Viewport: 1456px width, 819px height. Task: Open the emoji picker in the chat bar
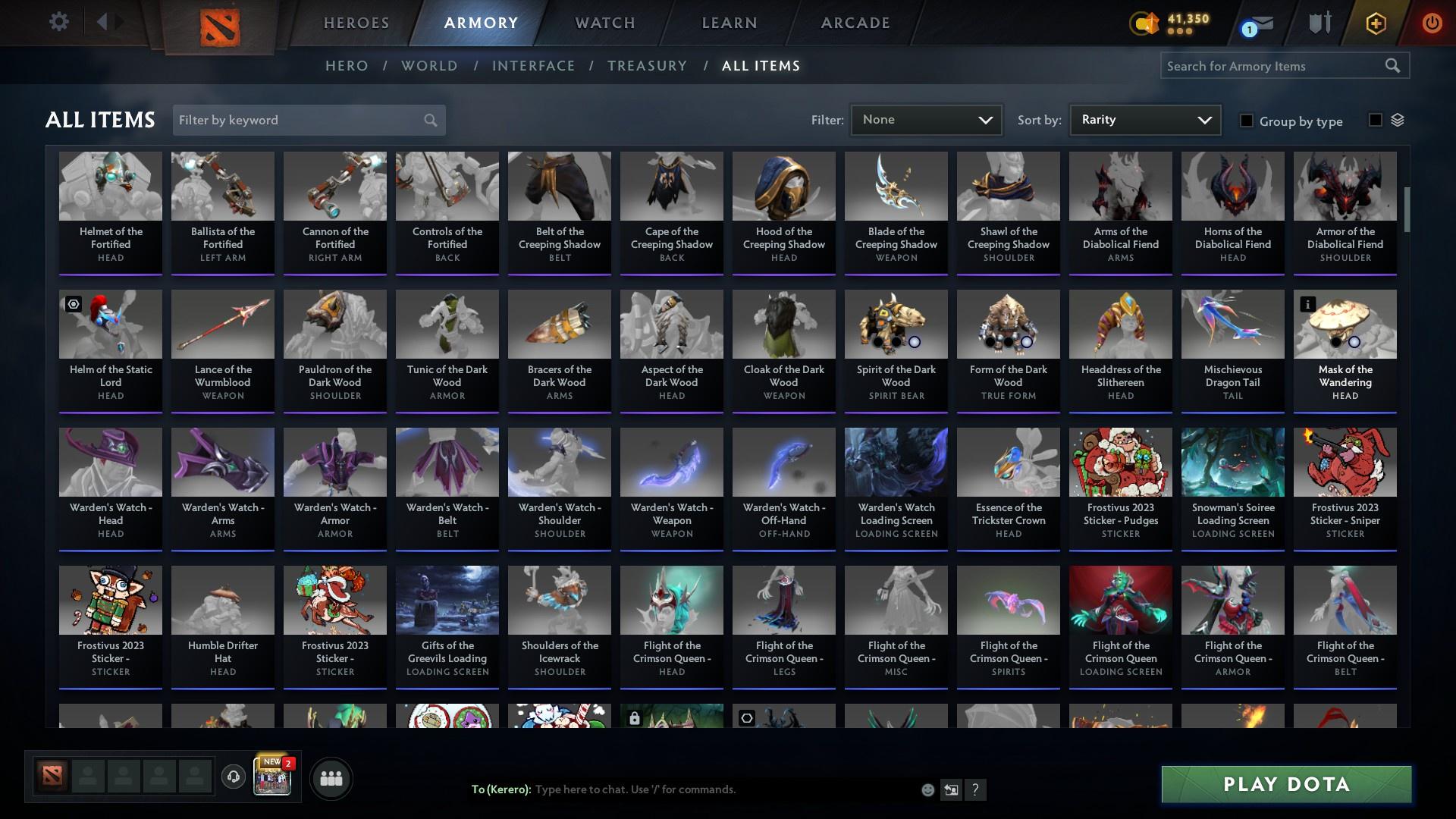pyautogui.click(x=927, y=789)
